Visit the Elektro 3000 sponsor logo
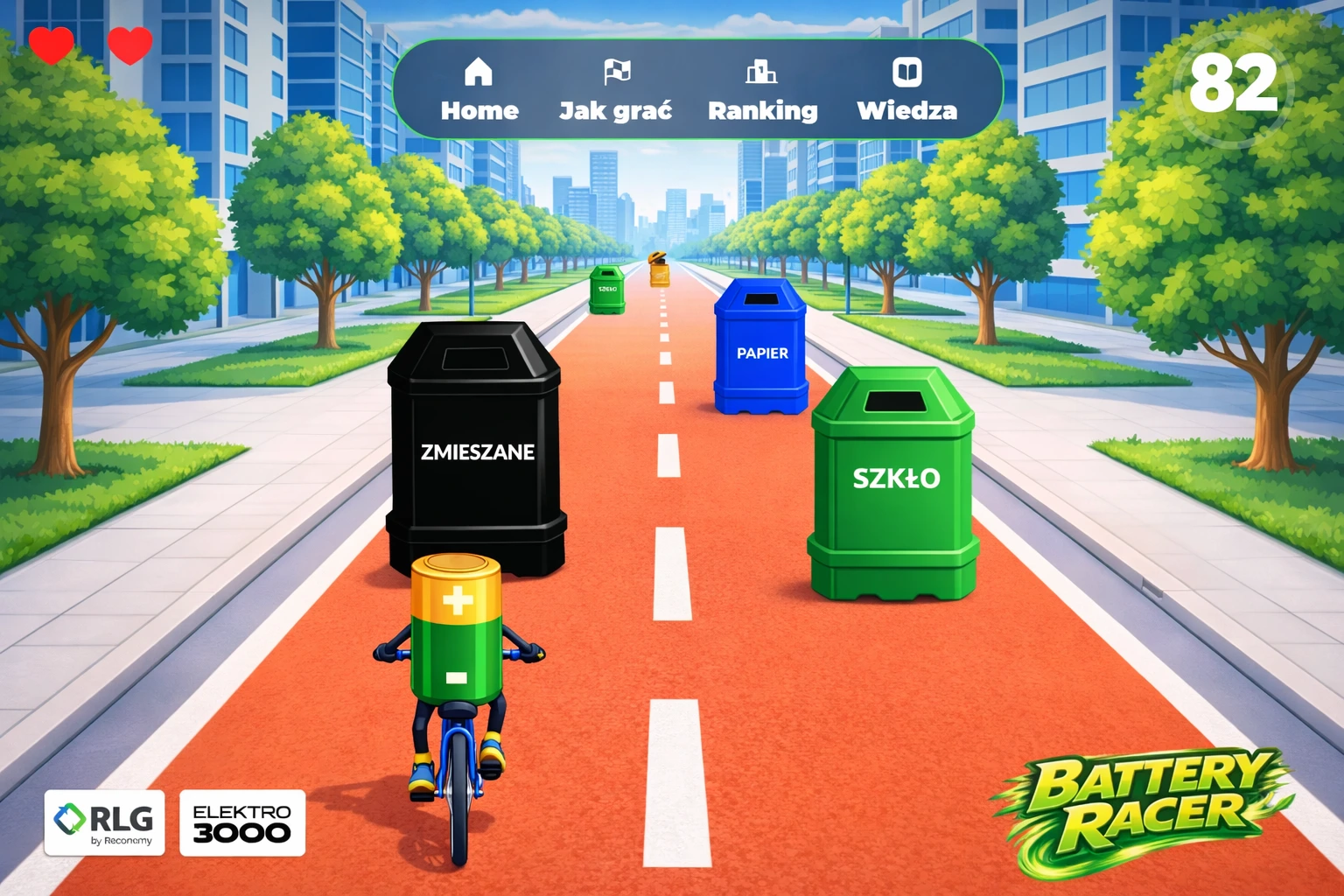 click(x=242, y=822)
